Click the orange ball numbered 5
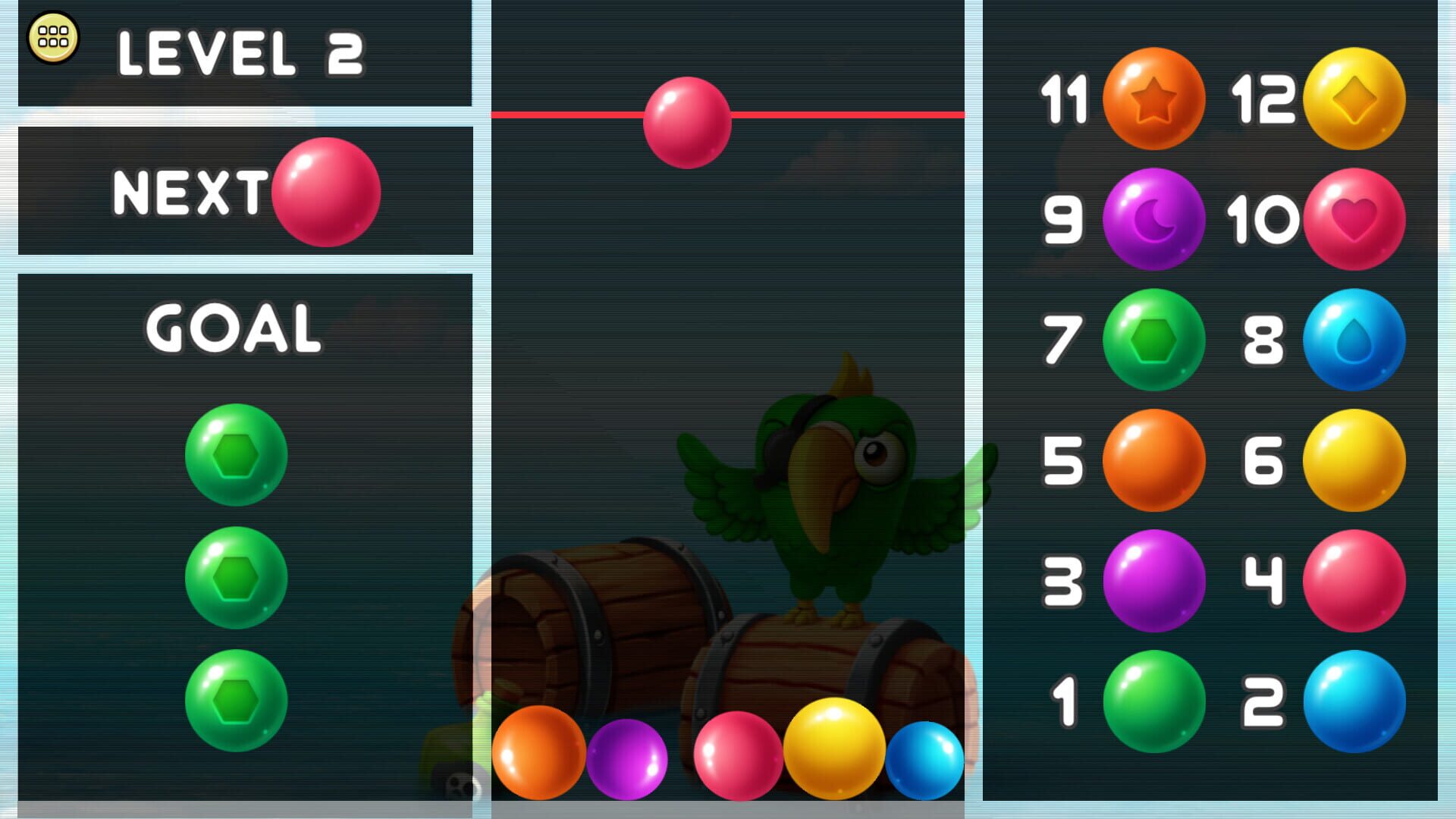This screenshot has height=819, width=1456. (x=1153, y=459)
